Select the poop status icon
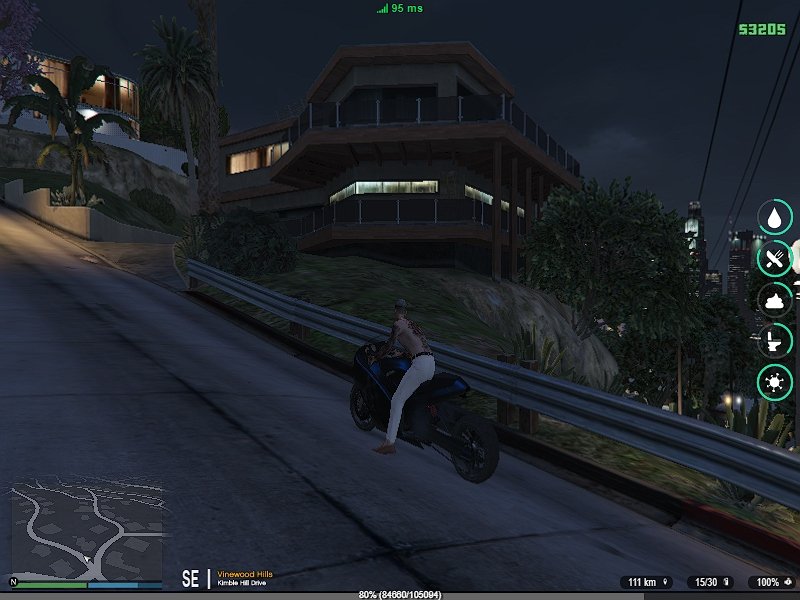Image resolution: width=800 pixels, height=600 pixels. click(775, 300)
